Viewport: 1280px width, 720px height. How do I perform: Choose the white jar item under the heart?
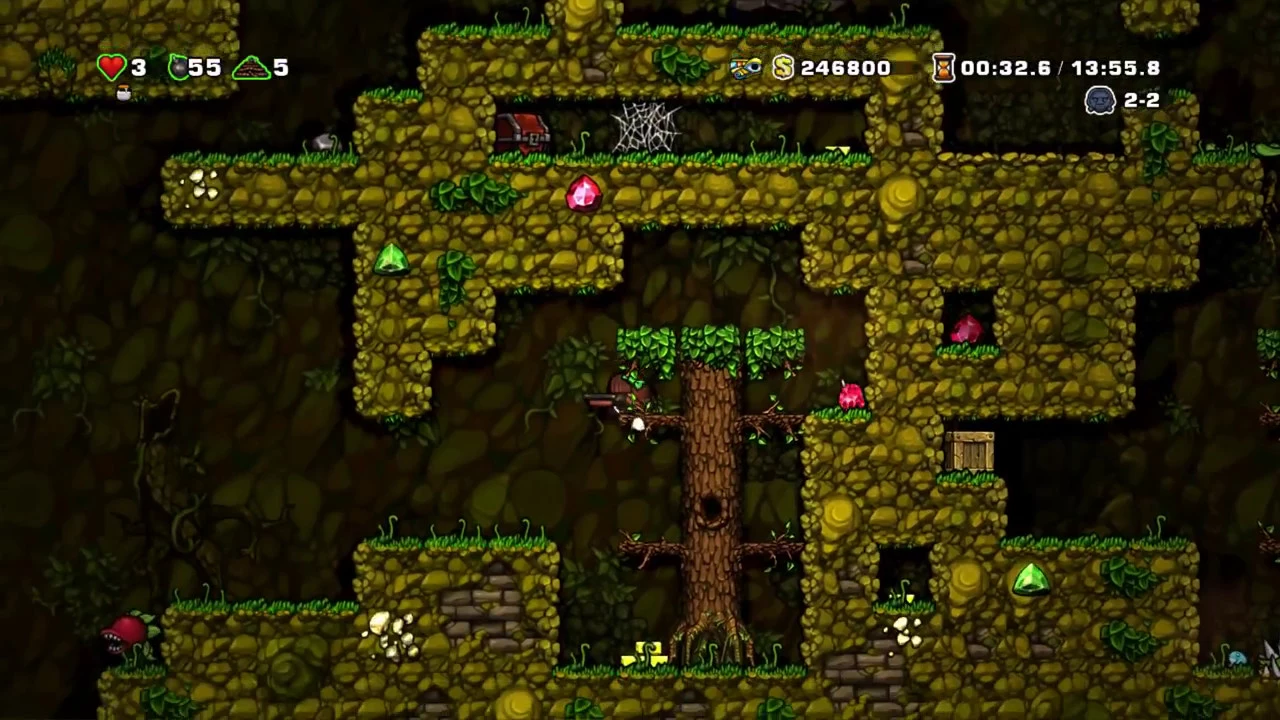click(x=124, y=93)
